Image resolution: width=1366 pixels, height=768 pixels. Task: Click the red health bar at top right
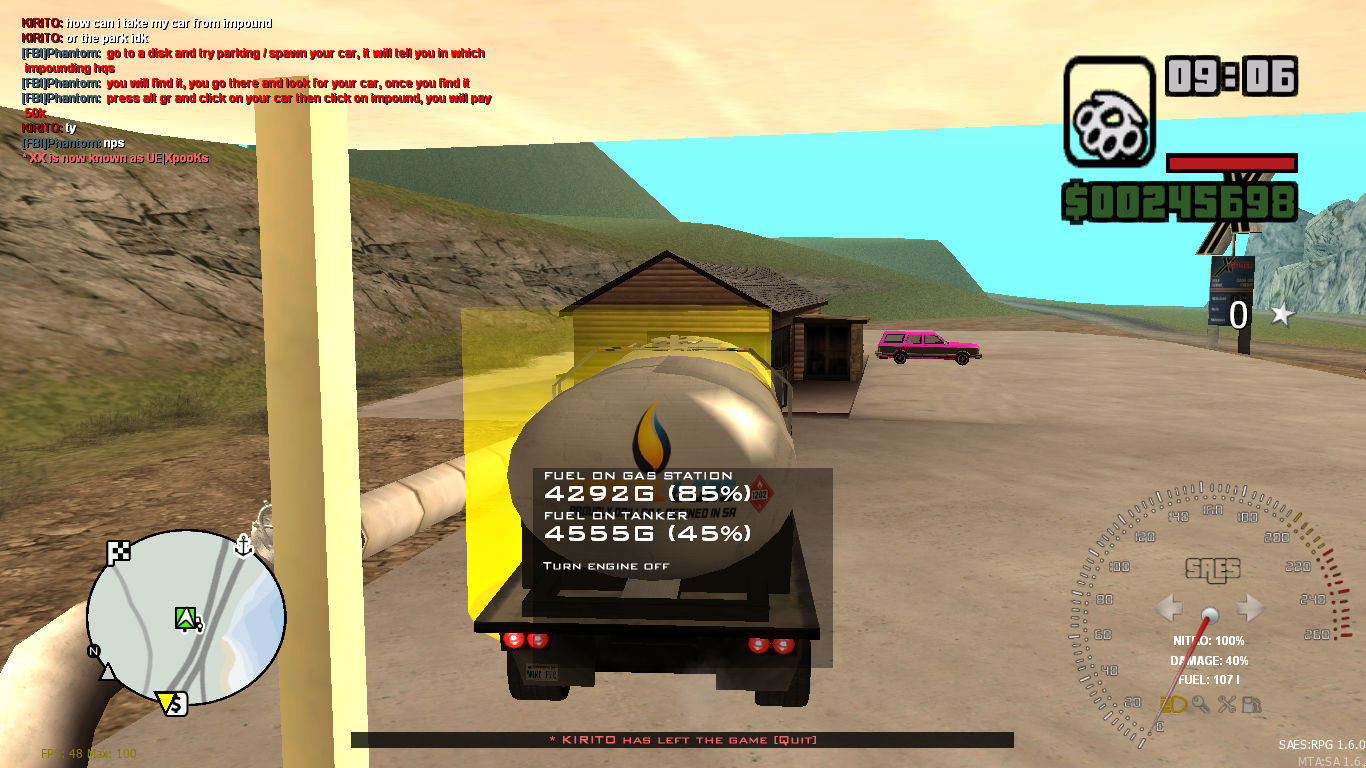pos(1232,164)
